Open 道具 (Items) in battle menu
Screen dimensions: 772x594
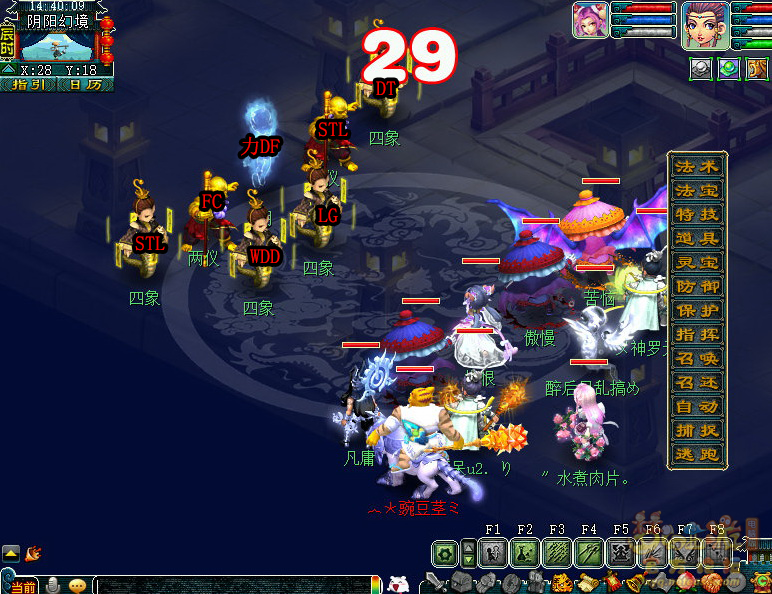pyautogui.click(x=697, y=238)
